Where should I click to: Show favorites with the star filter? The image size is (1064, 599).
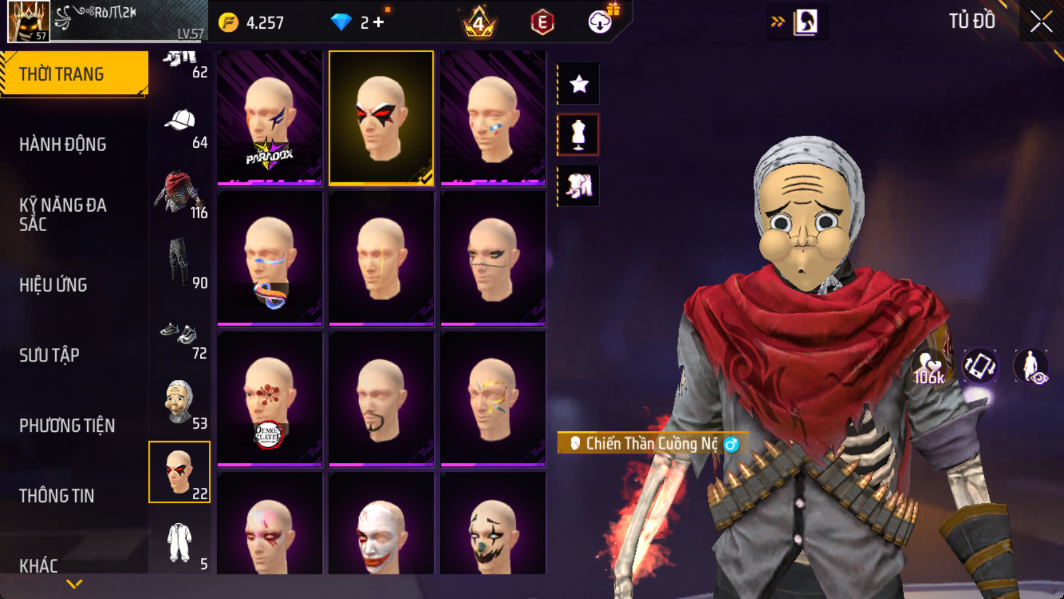pos(578,85)
